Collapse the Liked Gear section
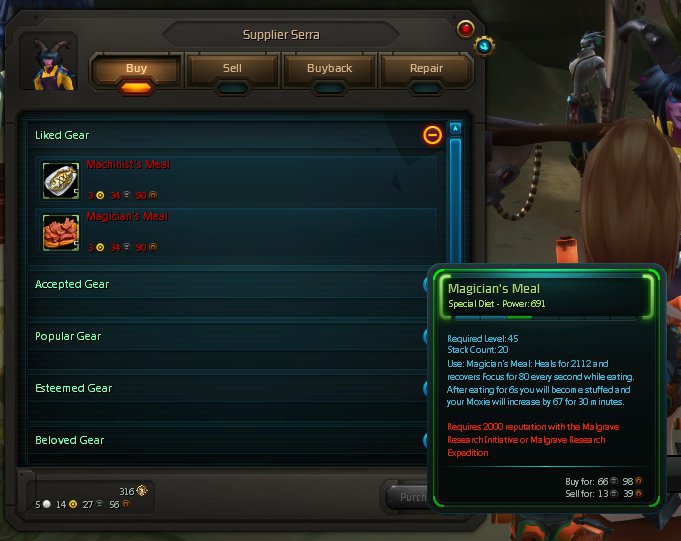681x541 pixels. [x=432, y=135]
